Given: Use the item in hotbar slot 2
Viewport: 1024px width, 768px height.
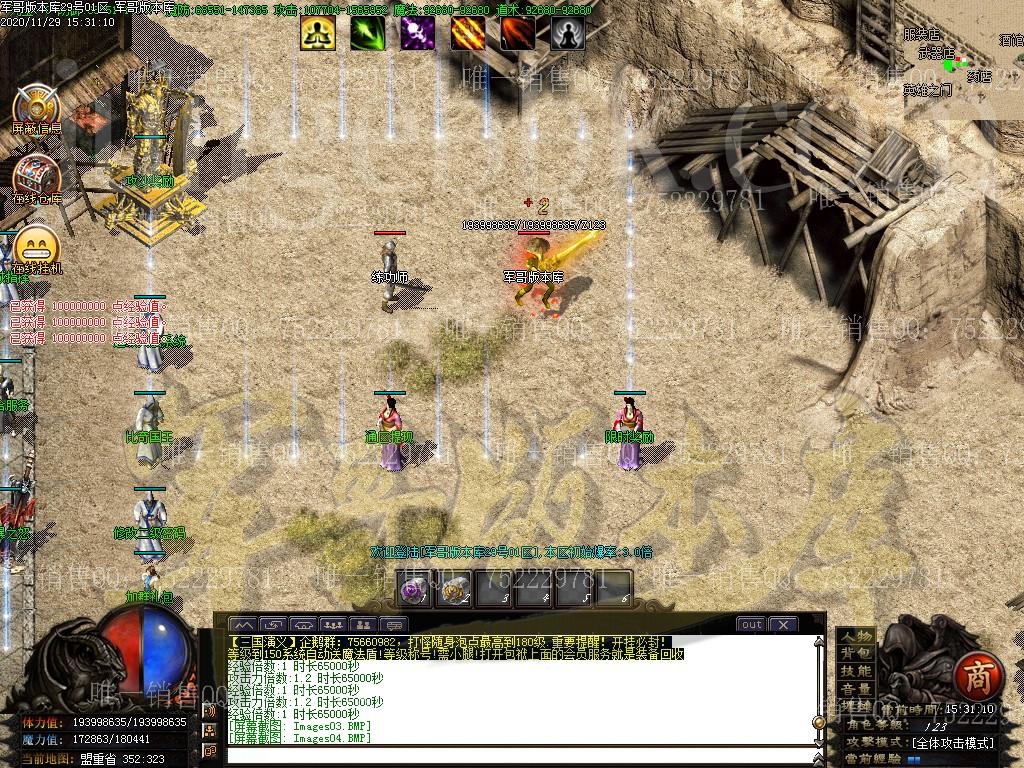Looking at the screenshot, I should pos(455,590).
